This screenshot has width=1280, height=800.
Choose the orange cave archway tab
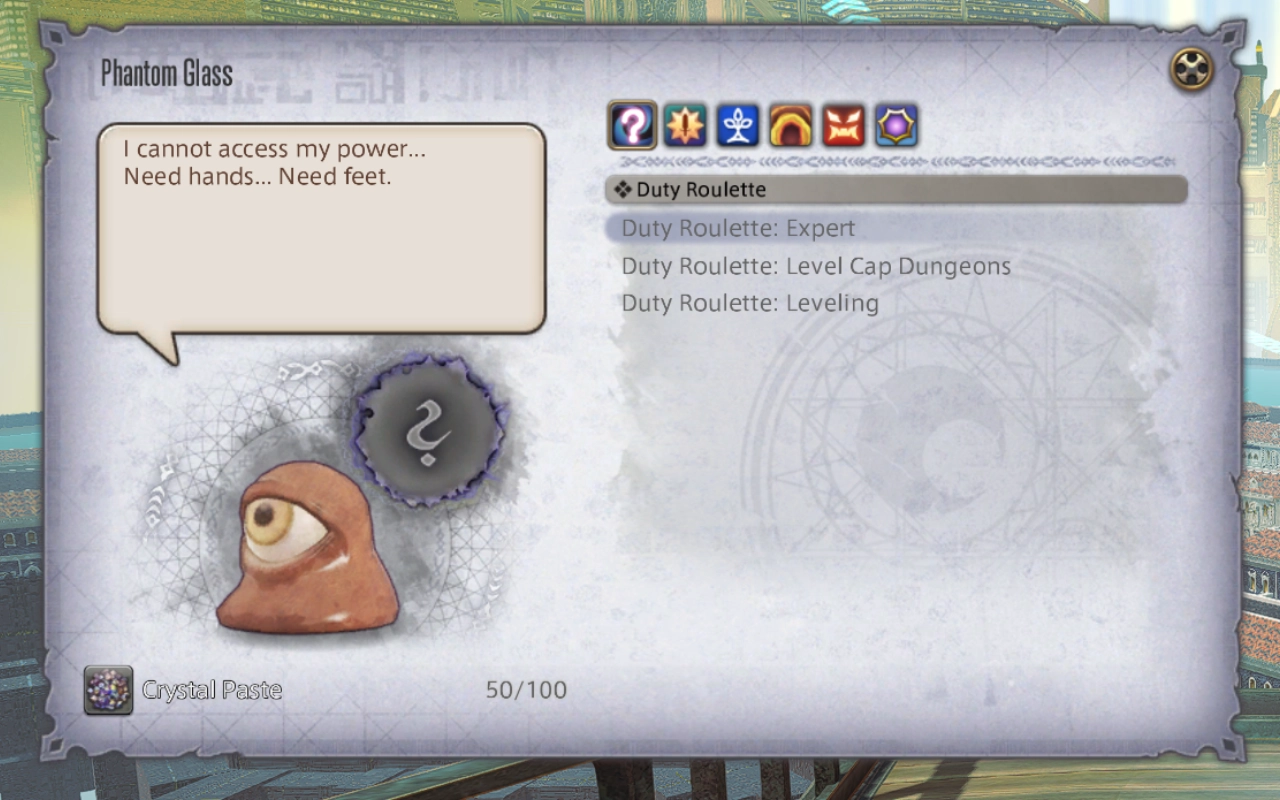791,126
